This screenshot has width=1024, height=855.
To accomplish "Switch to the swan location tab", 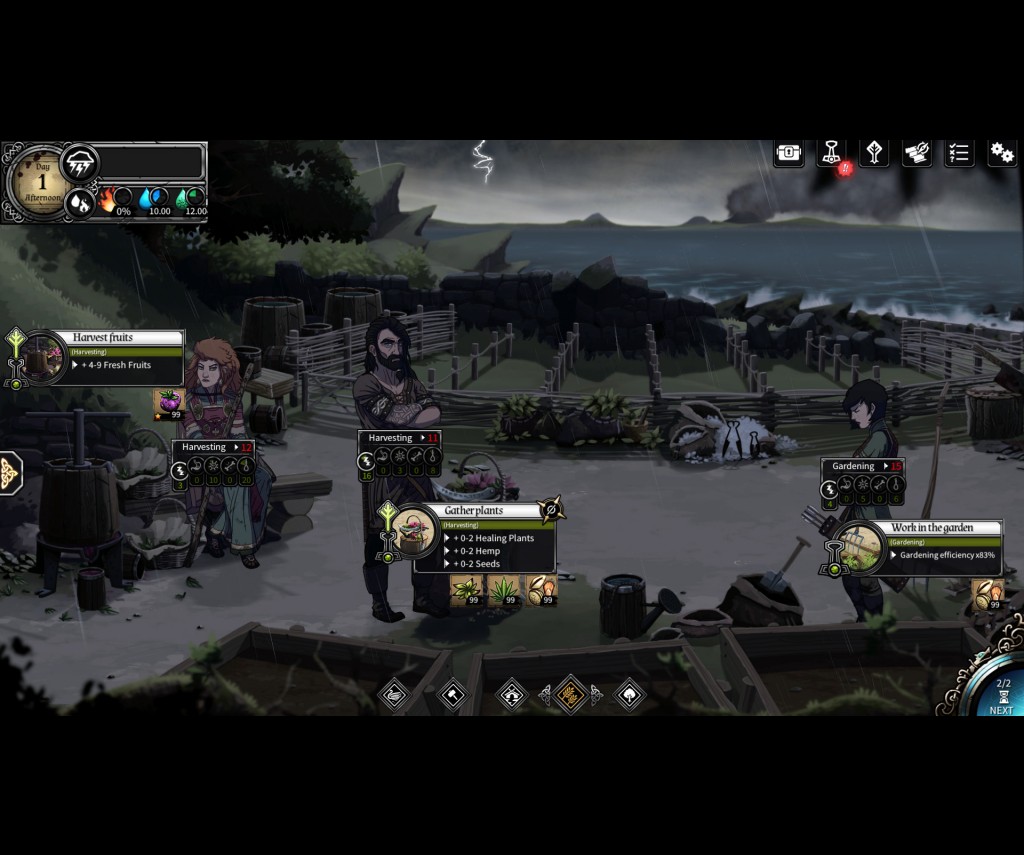I will (x=395, y=694).
